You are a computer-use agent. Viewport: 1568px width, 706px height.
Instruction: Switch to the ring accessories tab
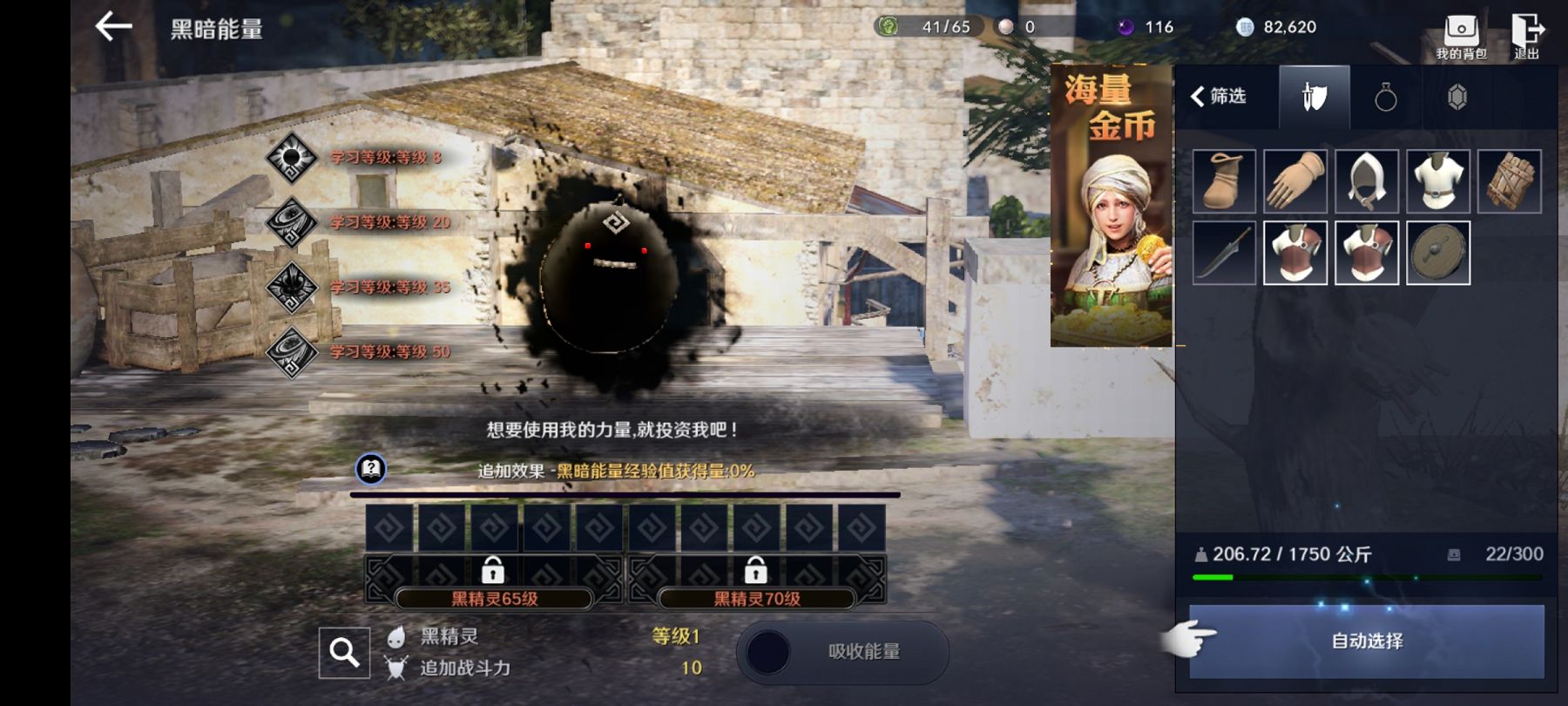(1385, 97)
